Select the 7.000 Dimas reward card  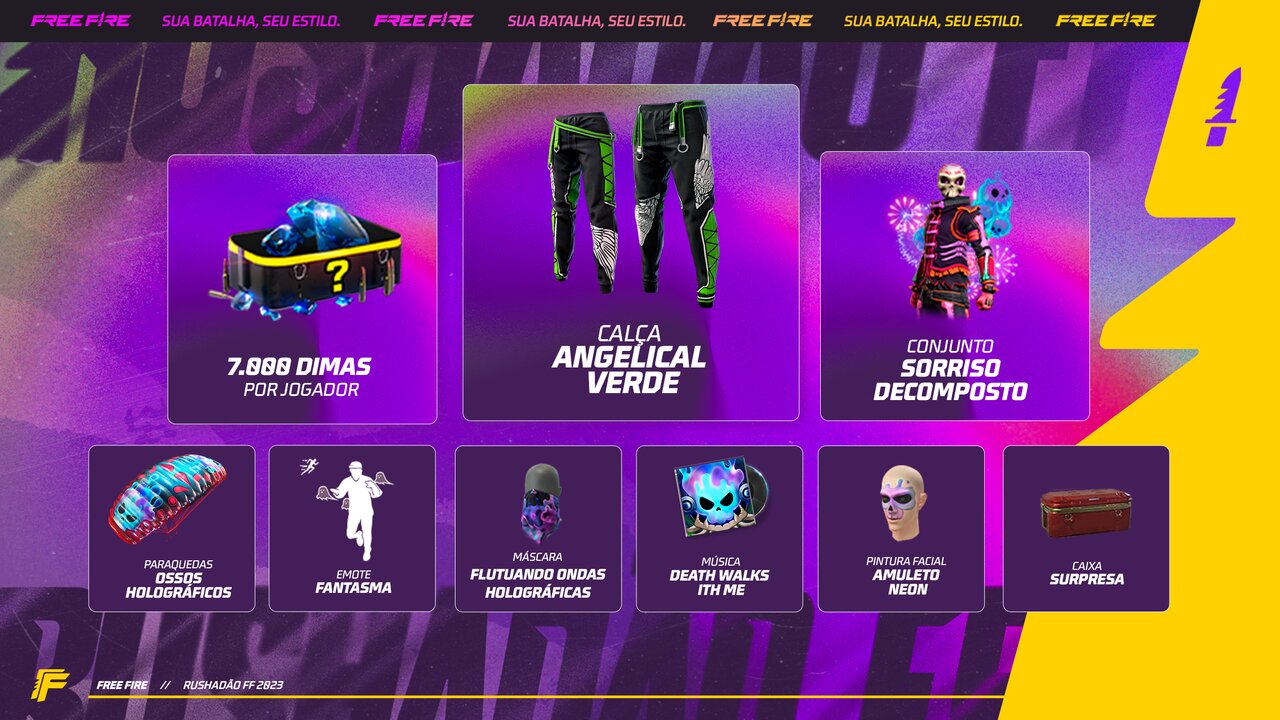302,289
